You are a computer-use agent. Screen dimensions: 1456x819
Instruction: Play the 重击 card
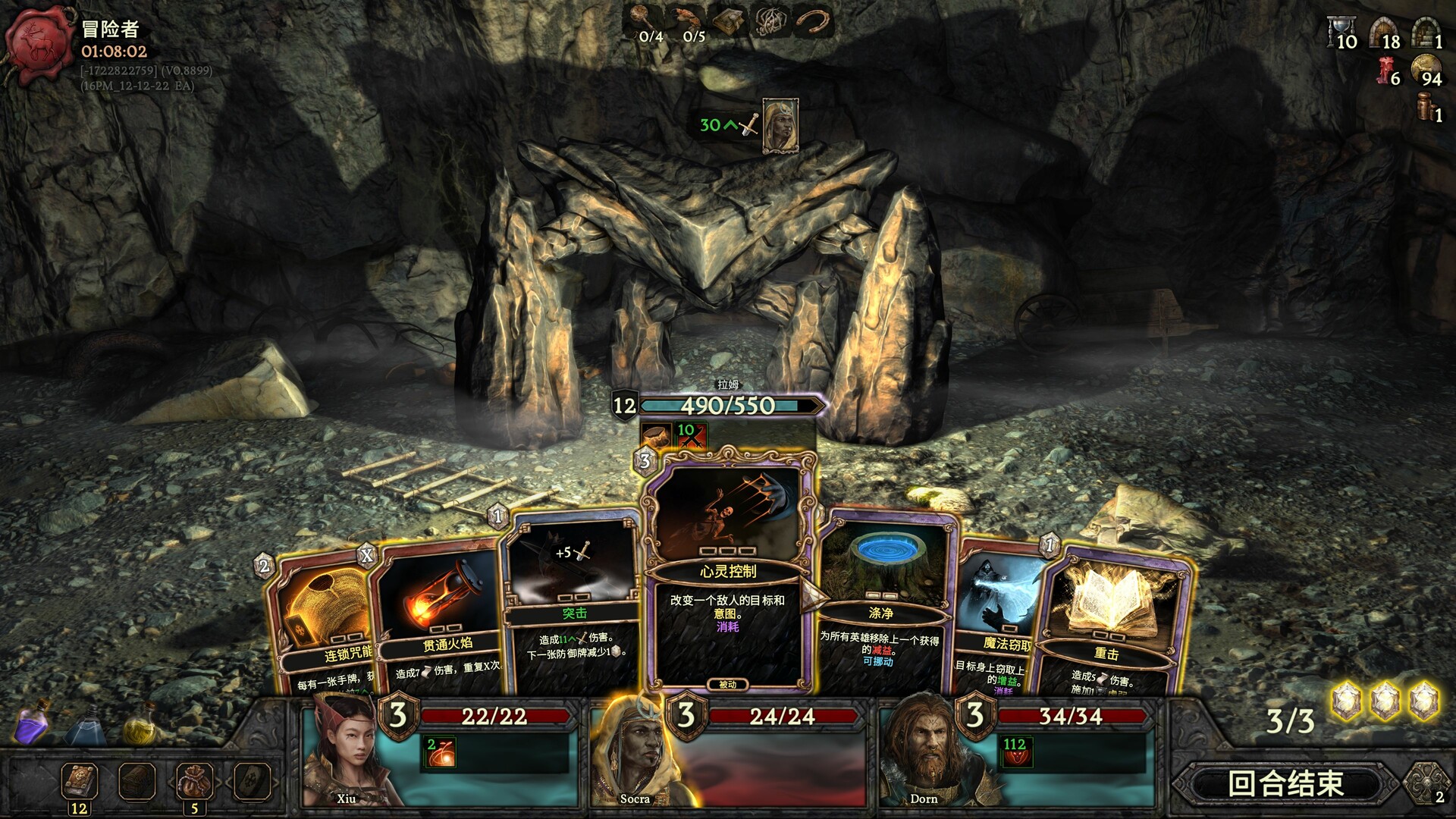click(x=1107, y=622)
